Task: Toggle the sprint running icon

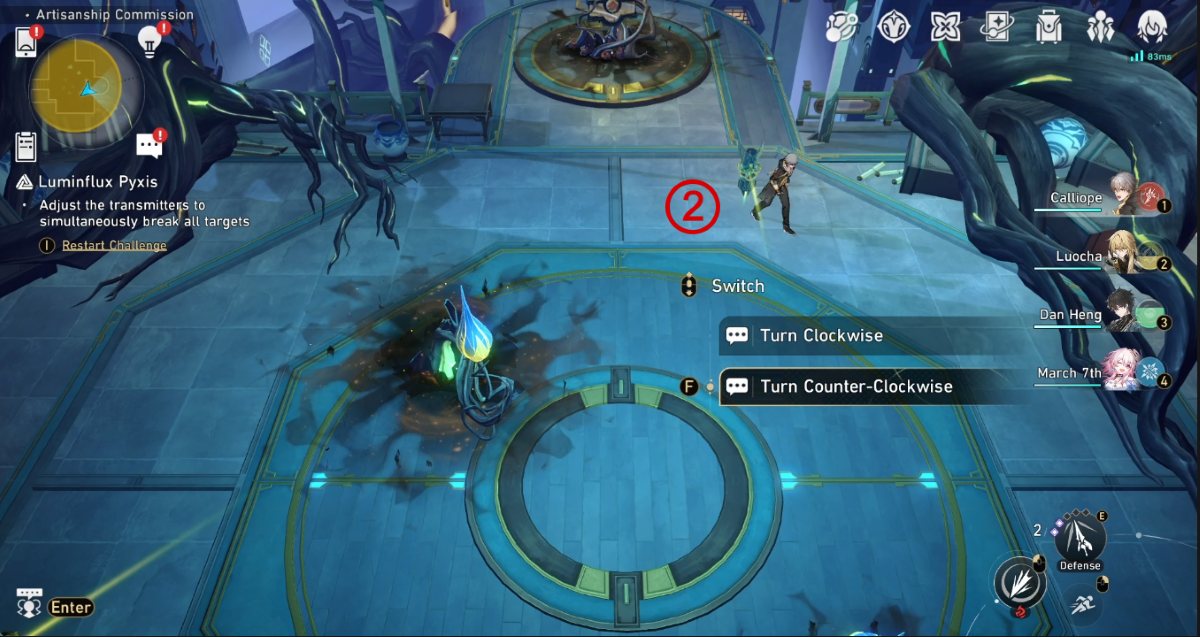Action: point(1081,603)
